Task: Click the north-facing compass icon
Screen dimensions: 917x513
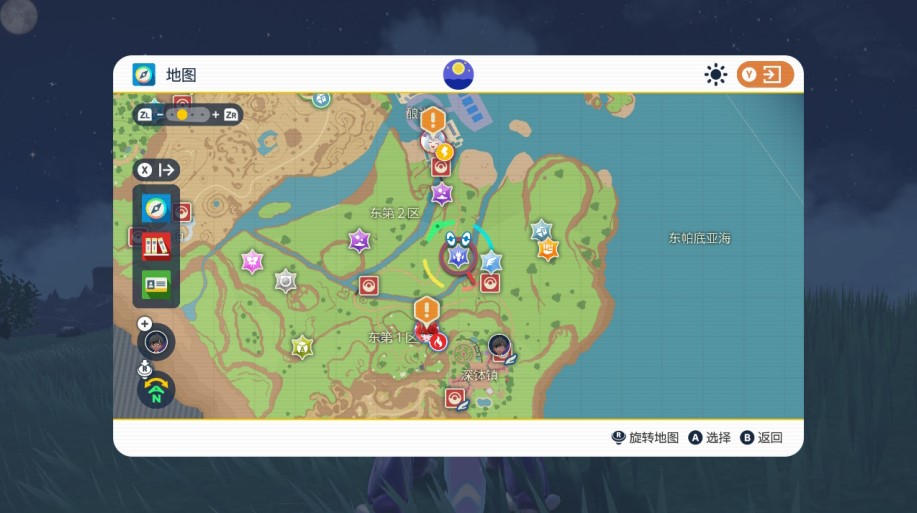Action: (156, 390)
